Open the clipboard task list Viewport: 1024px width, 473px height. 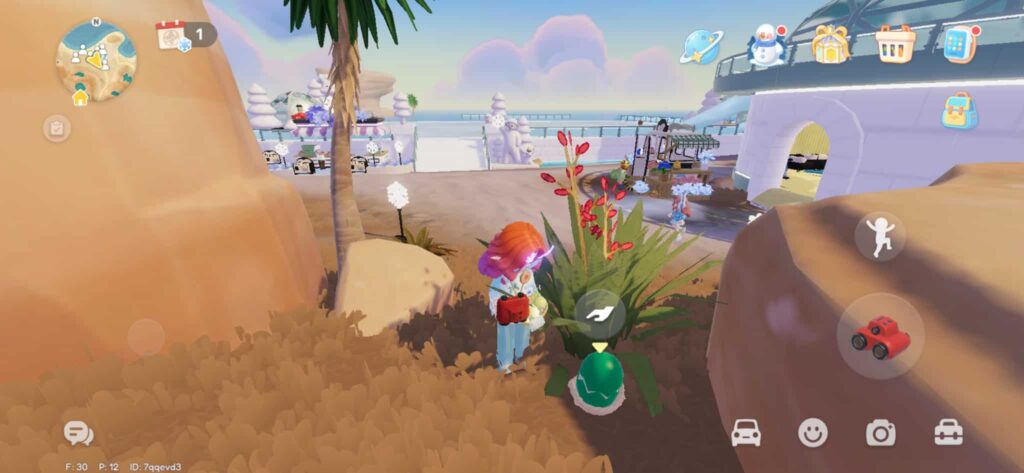click(57, 128)
